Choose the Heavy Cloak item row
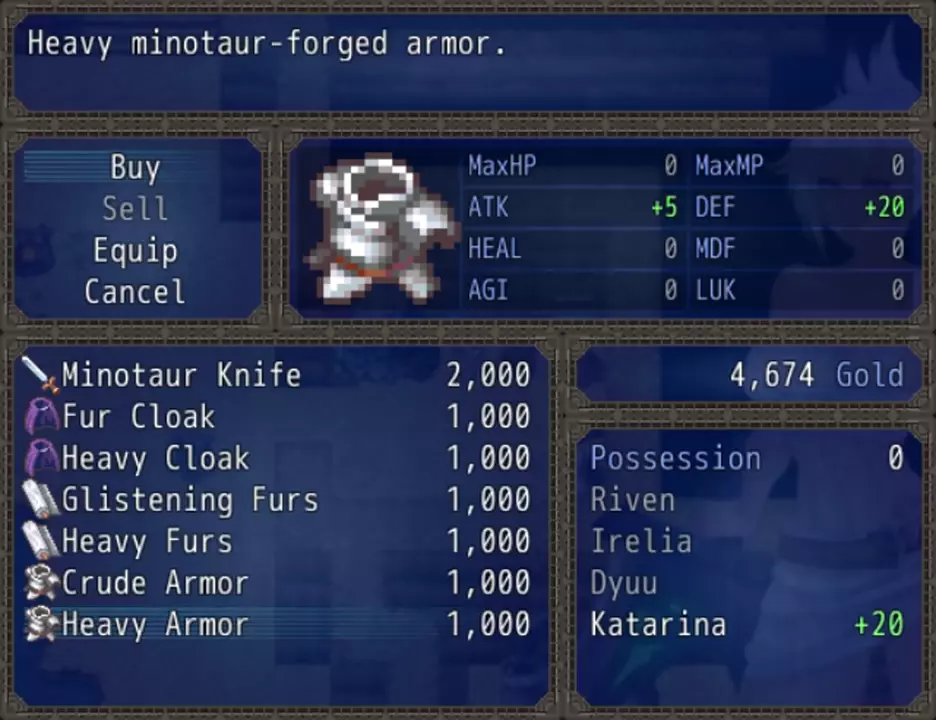The image size is (936, 720). [277, 459]
